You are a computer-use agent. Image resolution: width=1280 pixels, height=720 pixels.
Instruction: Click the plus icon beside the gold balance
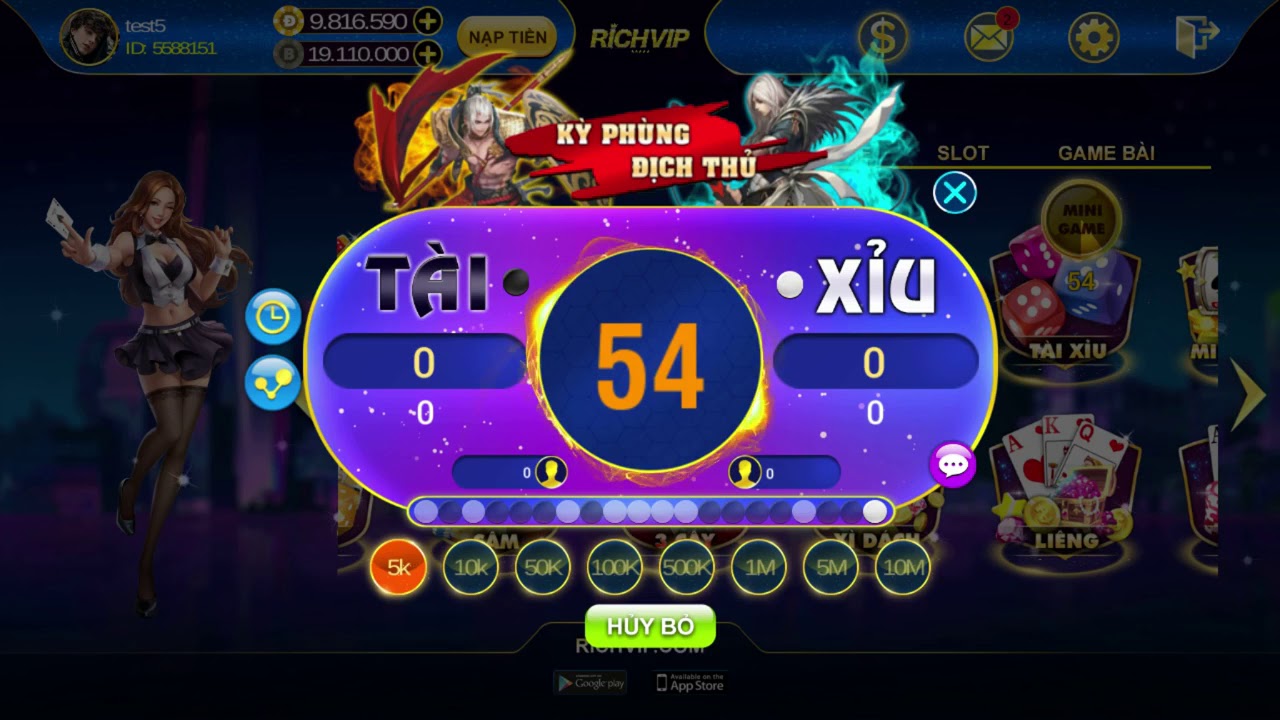(x=428, y=19)
